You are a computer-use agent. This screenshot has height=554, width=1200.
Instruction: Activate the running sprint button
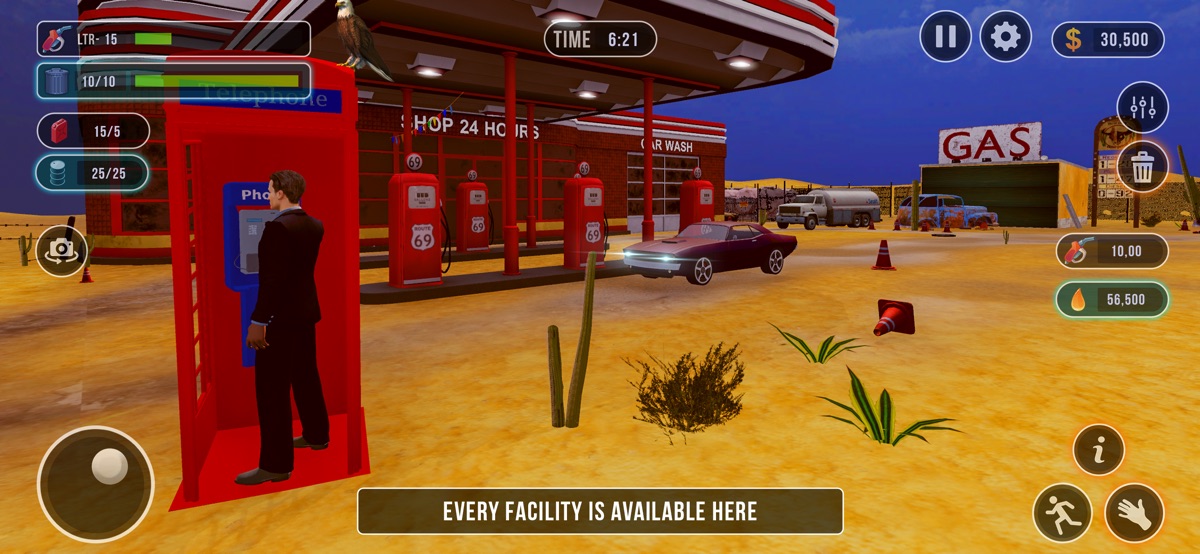tap(1062, 513)
